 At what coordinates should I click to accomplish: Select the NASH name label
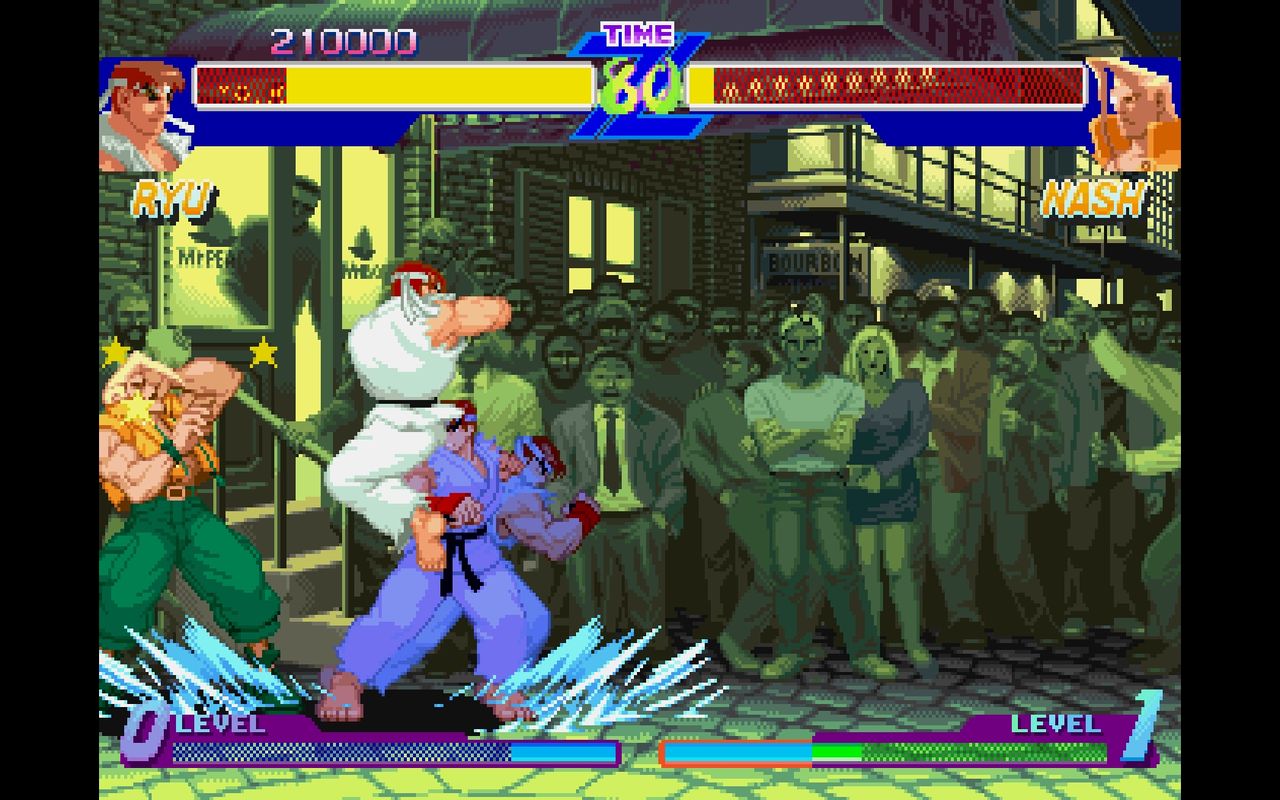(1094, 198)
